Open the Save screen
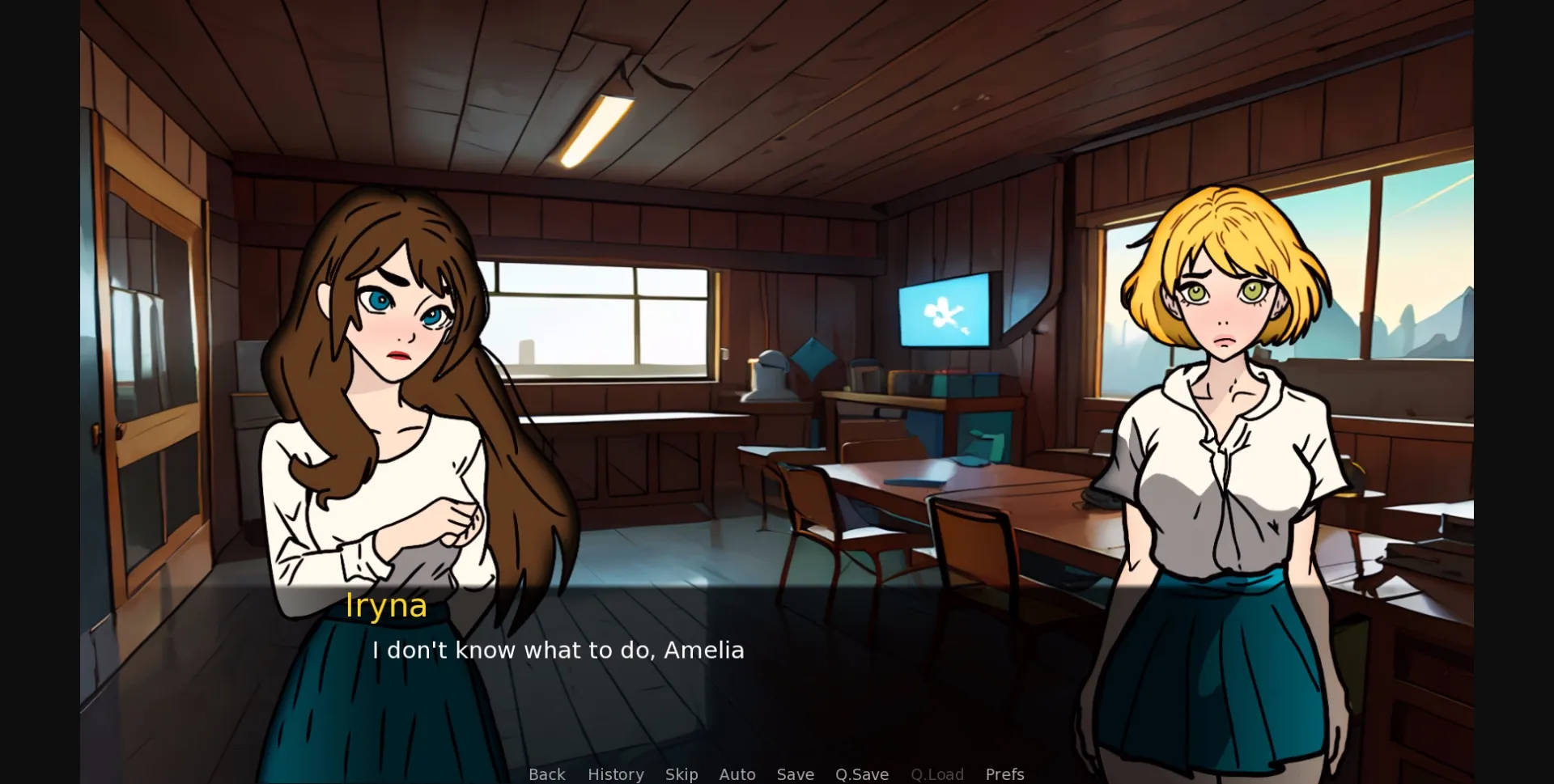The image size is (1554, 784). pyautogui.click(x=795, y=773)
